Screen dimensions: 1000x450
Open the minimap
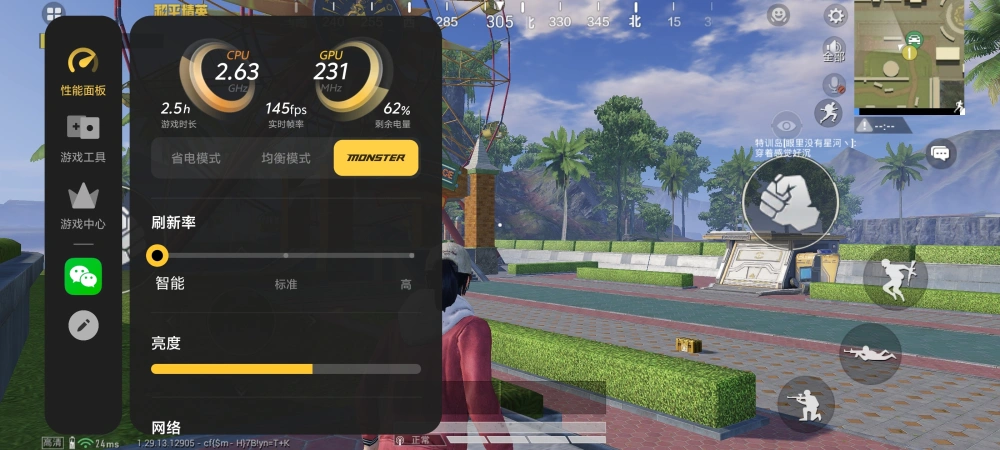909,57
